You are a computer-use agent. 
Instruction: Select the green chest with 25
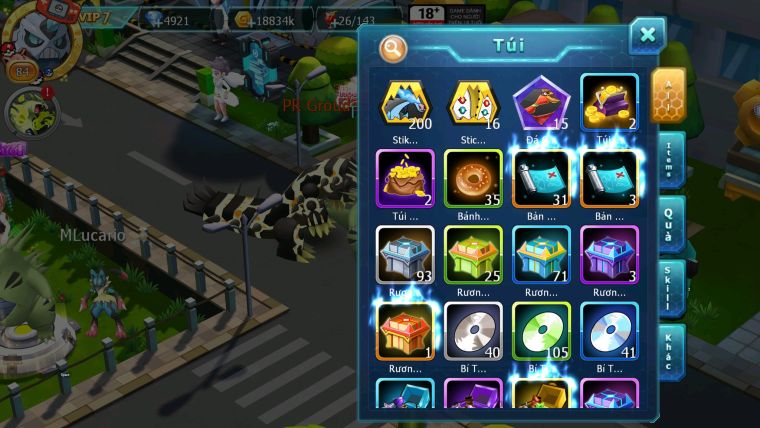[x=473, y=254]
